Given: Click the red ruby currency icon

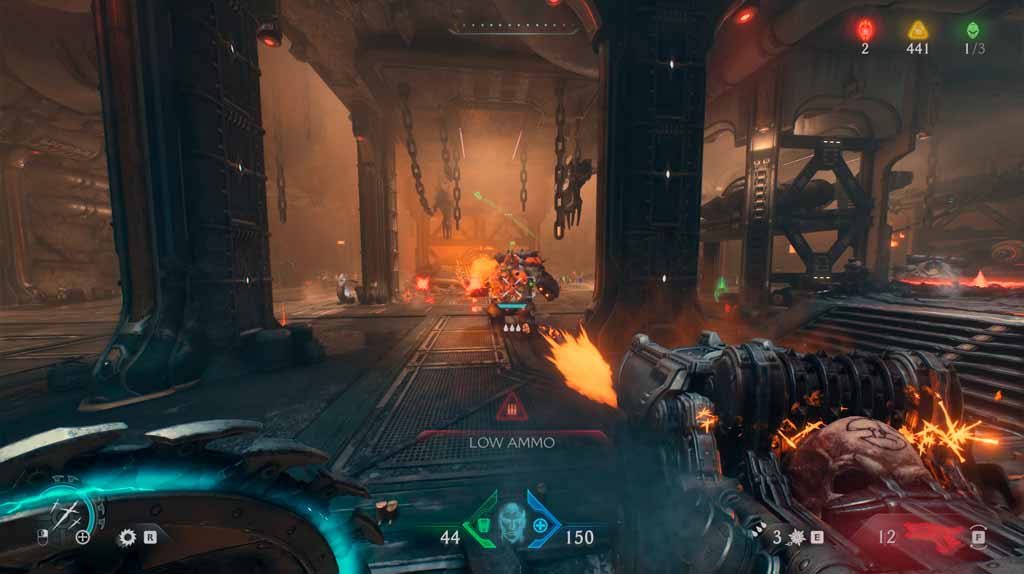Looking at the screenshot, I should coord(865,30).
